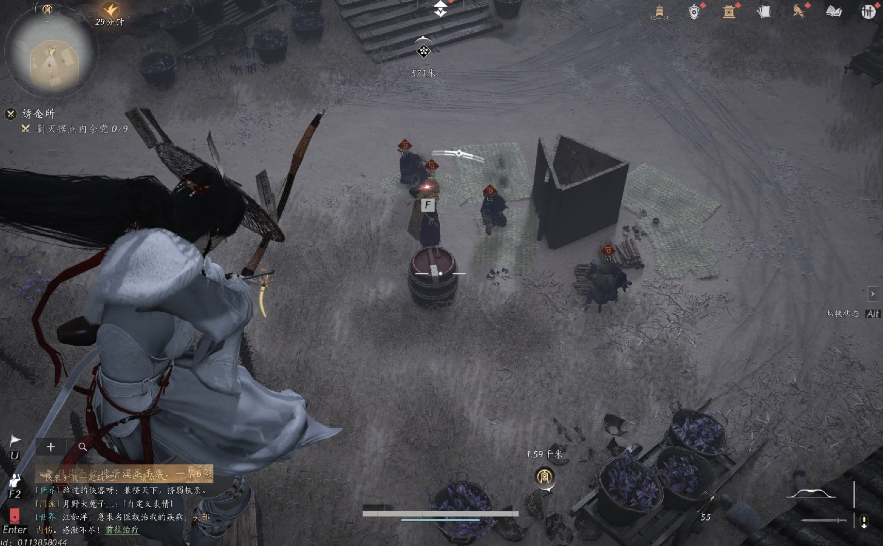Open the golden shrine menu icon
The height and width of the screenshot is (546, 883).
730,11
